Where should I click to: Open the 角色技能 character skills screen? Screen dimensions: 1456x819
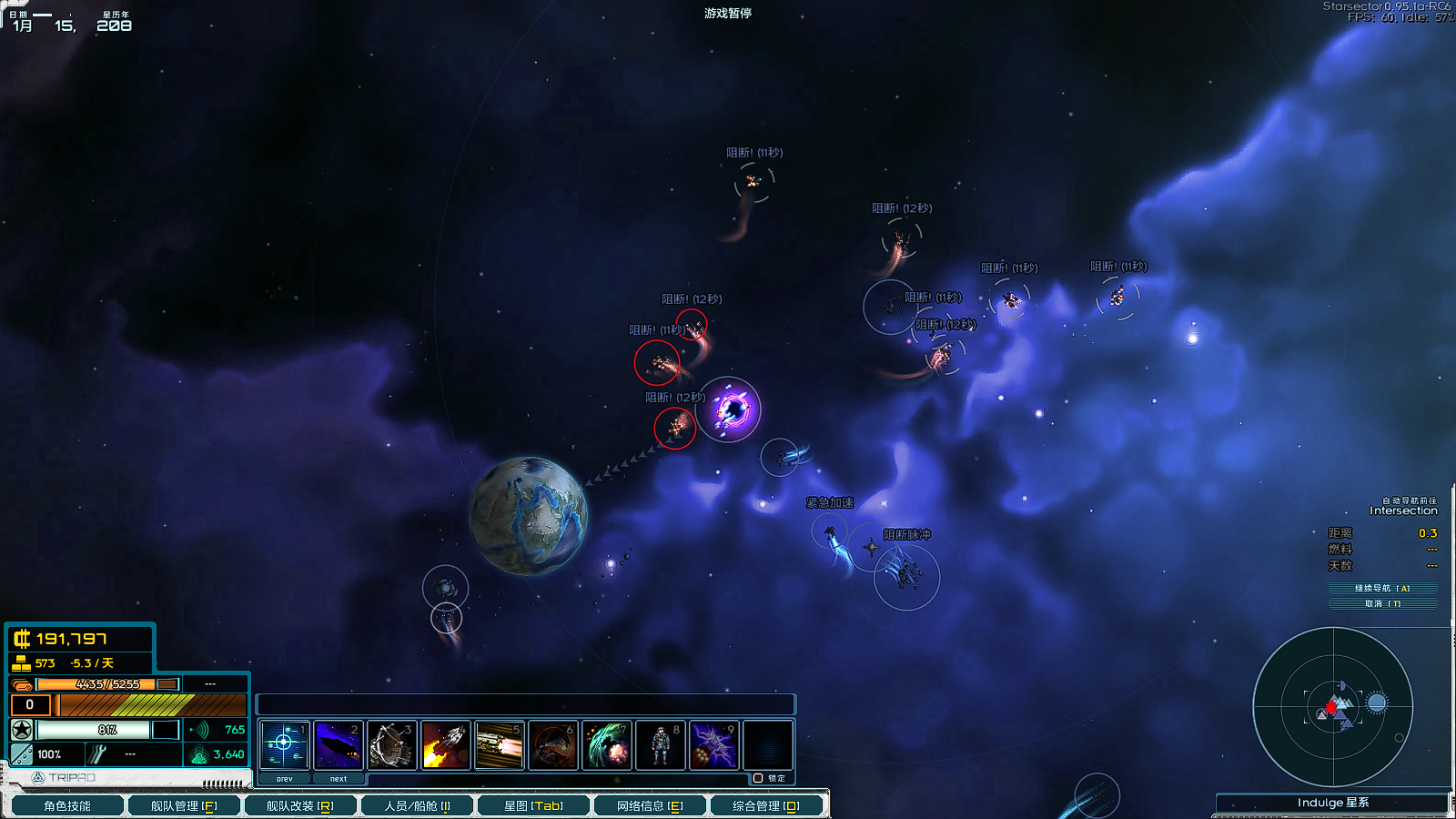pyautogui.click(x=67, y=805)
